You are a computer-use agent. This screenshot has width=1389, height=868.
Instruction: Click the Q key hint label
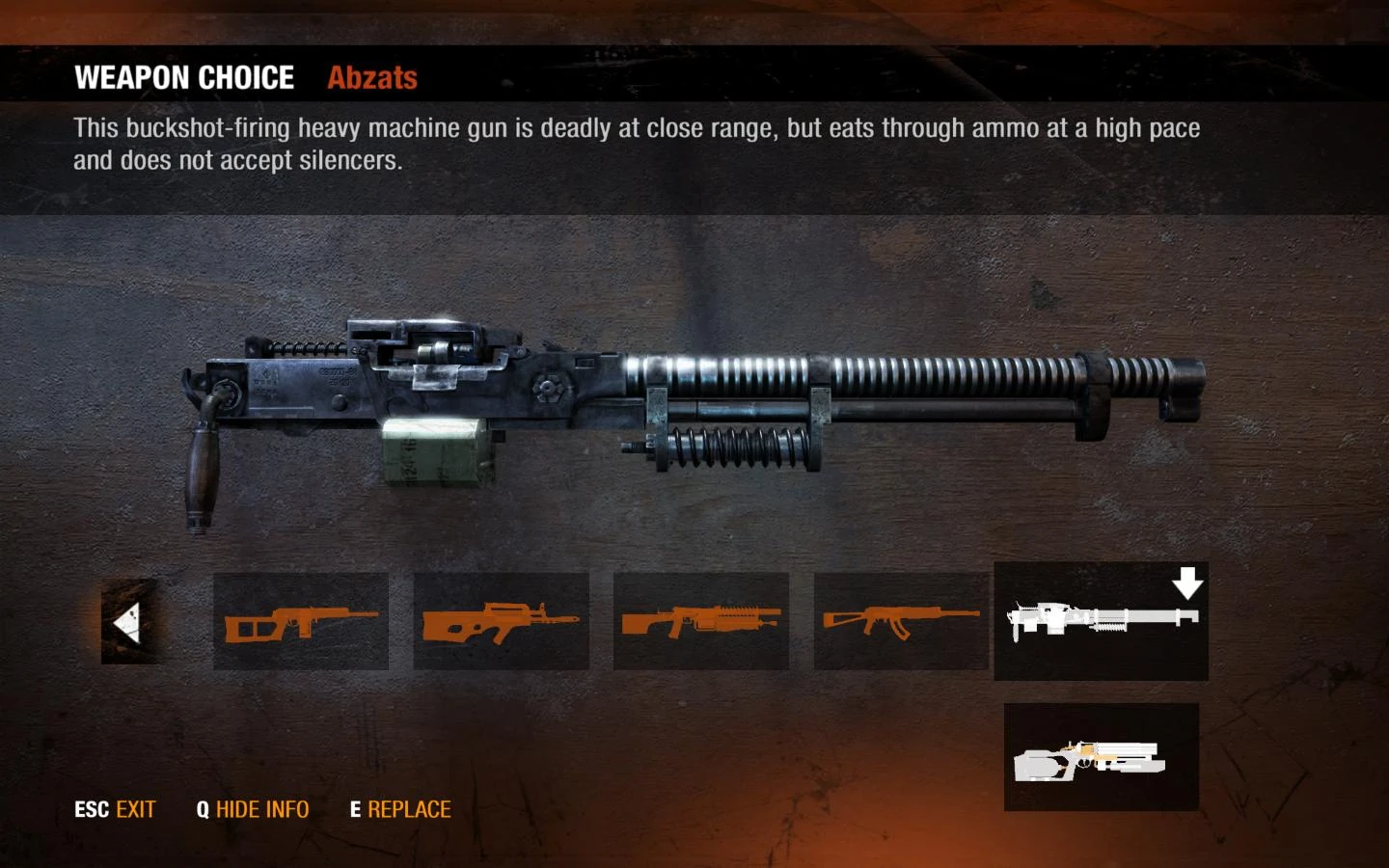tap(203, 809)
